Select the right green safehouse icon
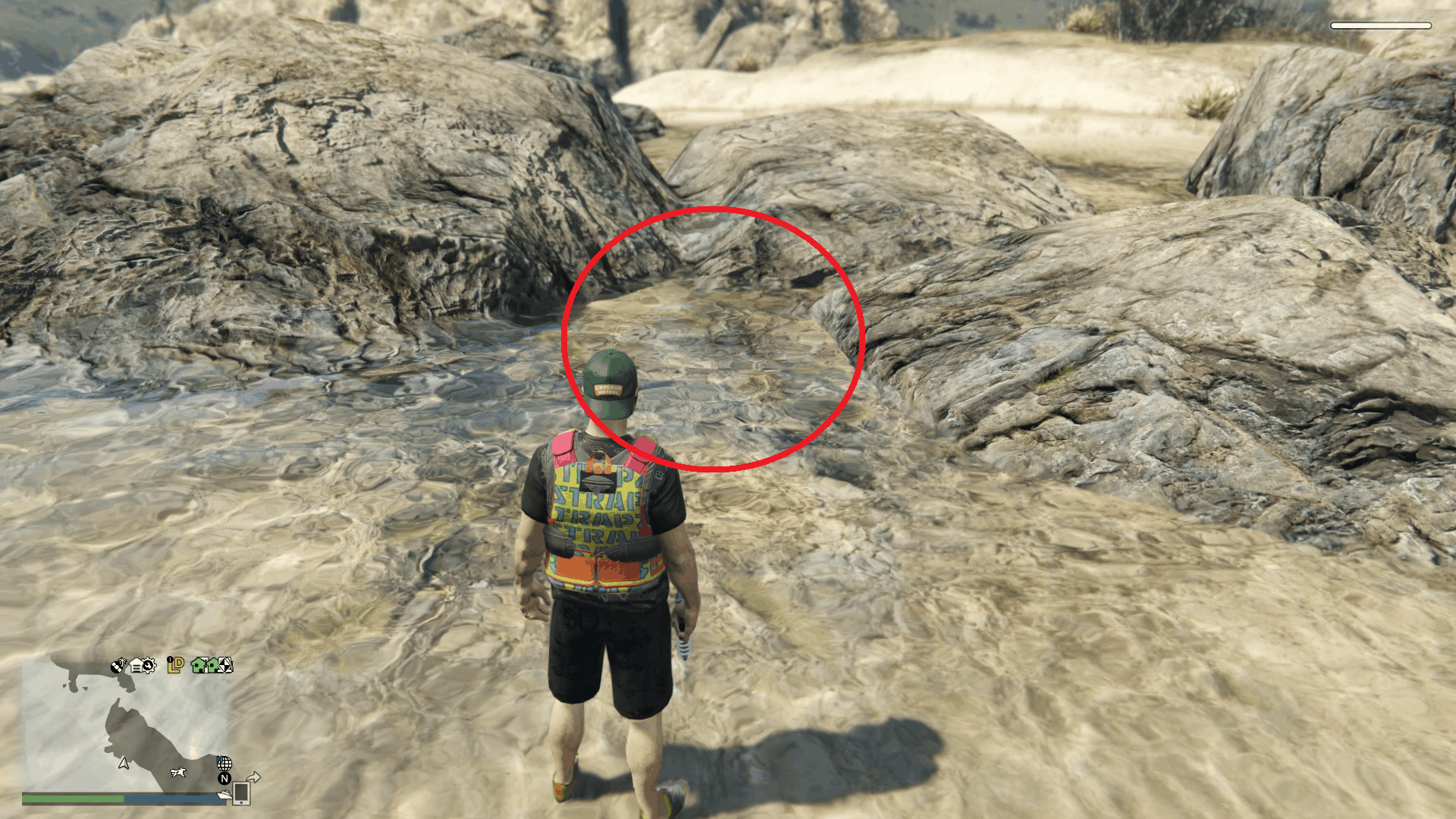 (213, 666)
